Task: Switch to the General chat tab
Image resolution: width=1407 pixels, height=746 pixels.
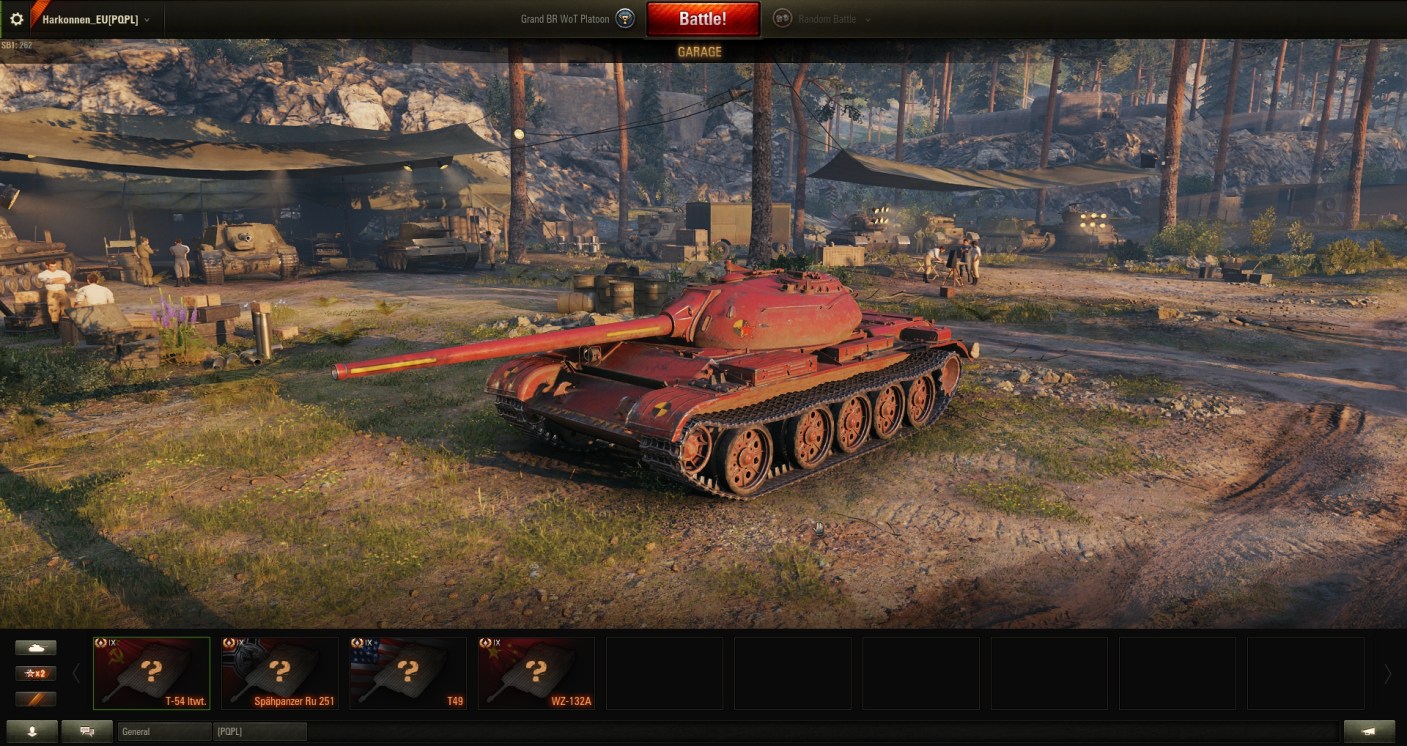Action: coord(164,732)
